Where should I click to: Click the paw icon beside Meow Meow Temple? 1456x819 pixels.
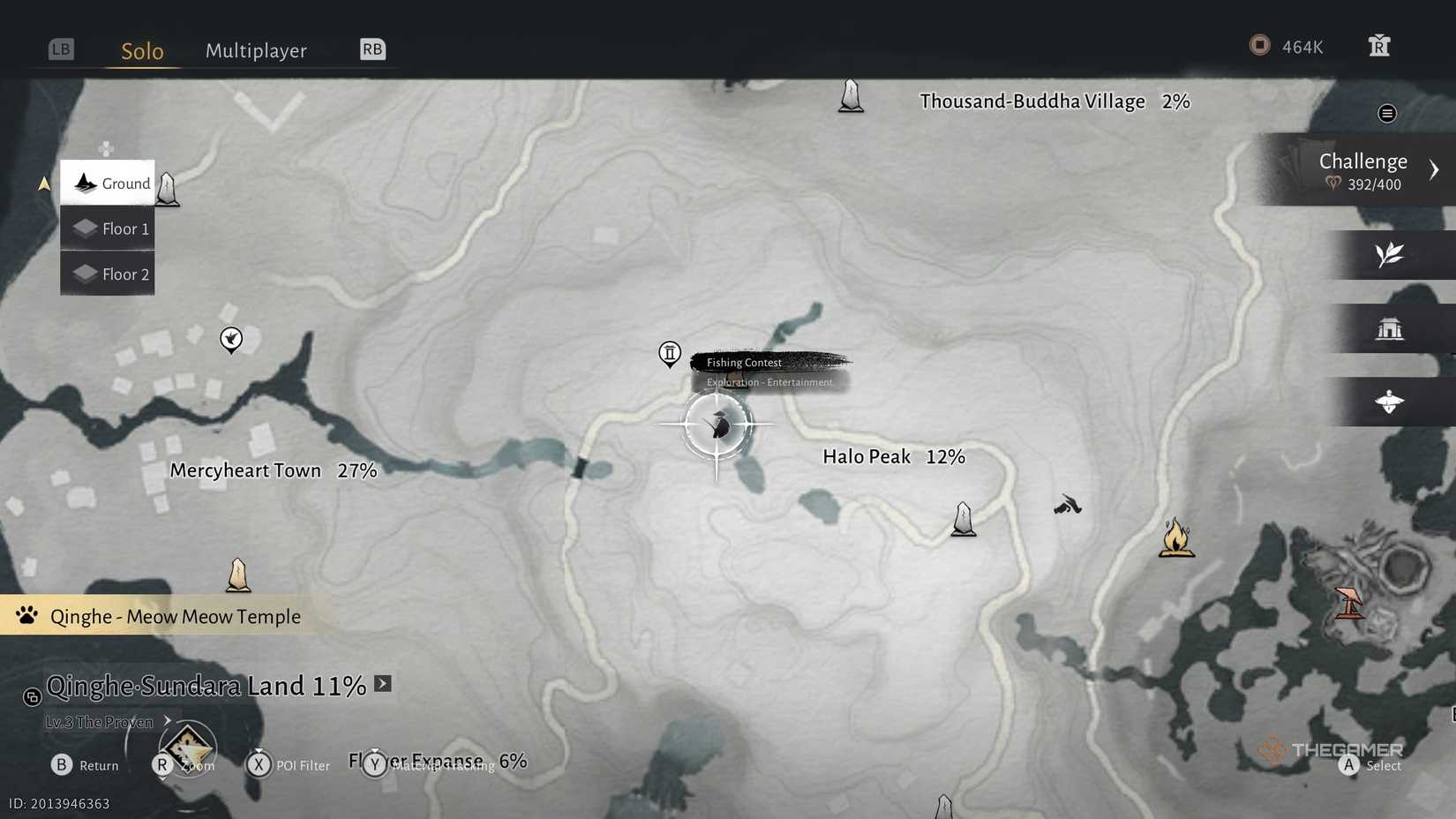(x=26, y=616)
